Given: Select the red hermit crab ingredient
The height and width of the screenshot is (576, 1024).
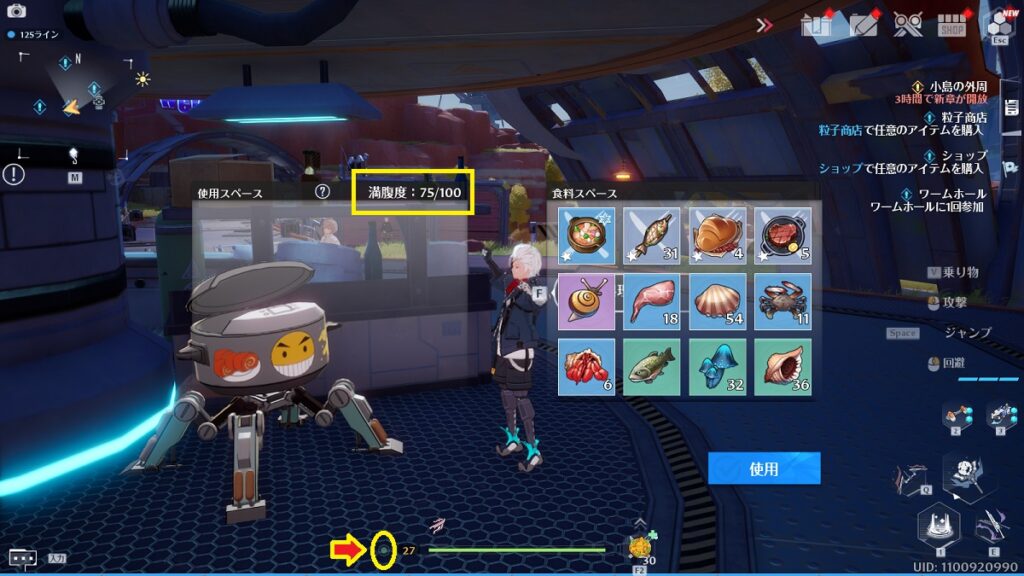Looking at the screenshot, I should click(x=586, y=366).
